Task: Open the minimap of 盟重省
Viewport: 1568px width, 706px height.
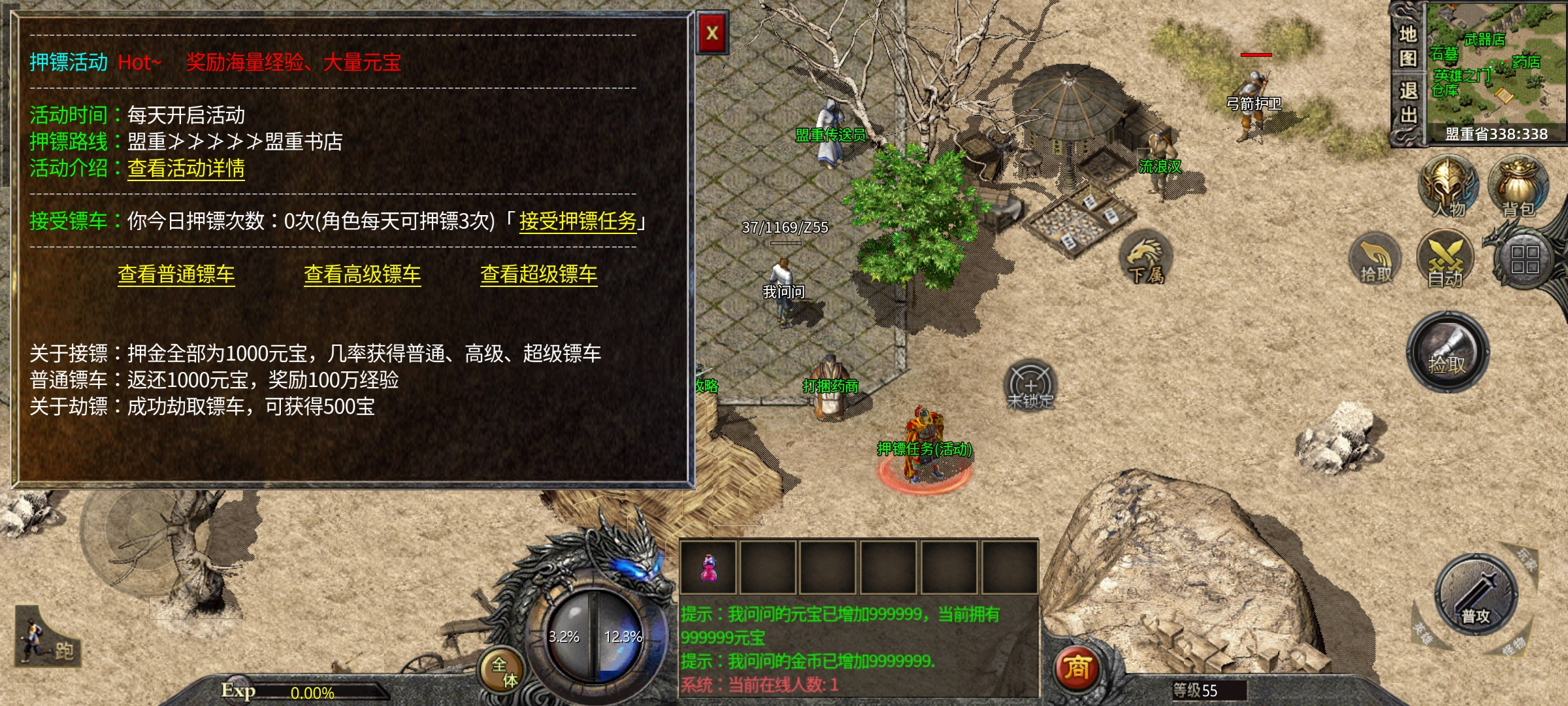Action: pos(1496,69)
